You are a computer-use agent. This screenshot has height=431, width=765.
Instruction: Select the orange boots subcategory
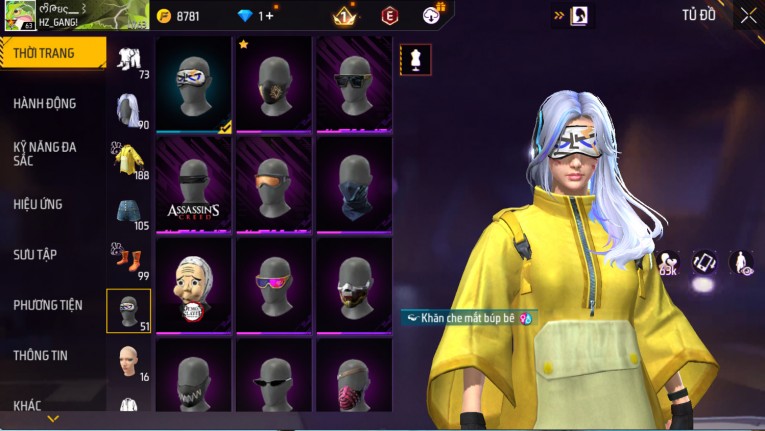pyautogui.click(x=128, y=260)
